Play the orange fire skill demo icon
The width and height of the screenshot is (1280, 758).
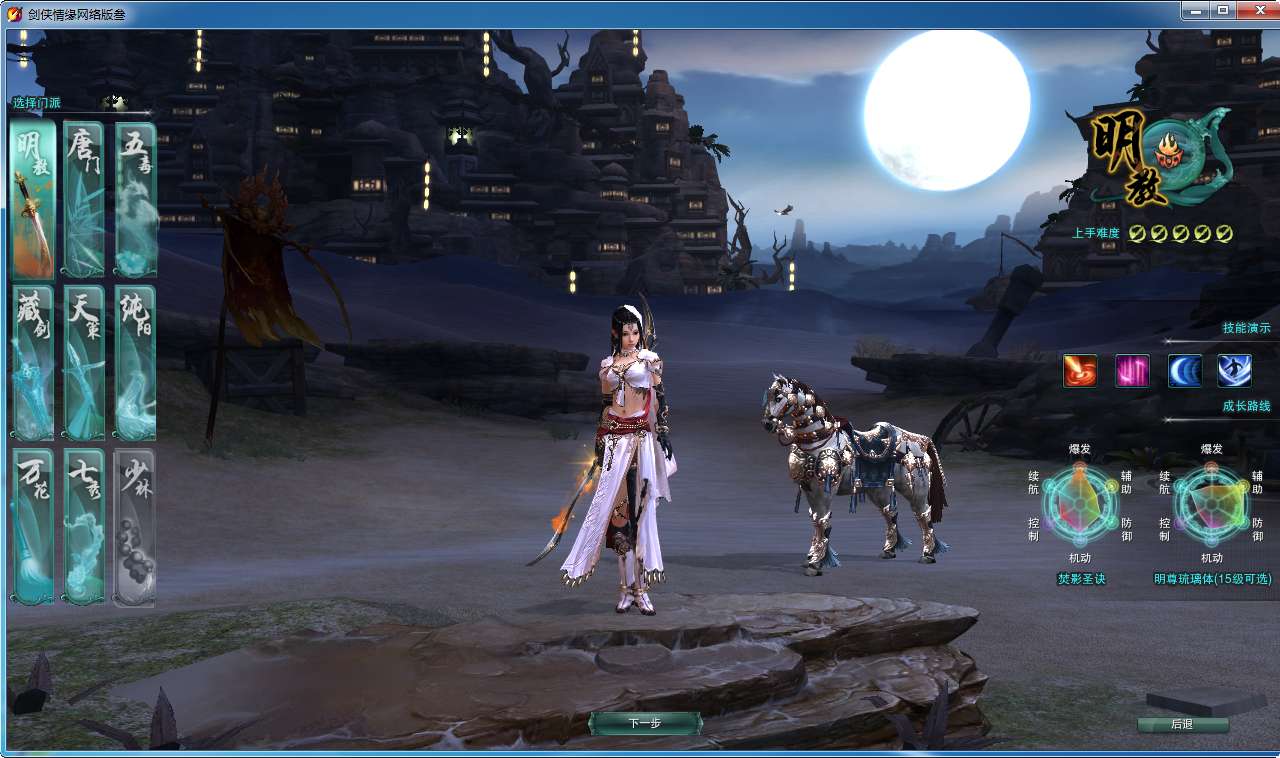pyautogui.click(x=1080, y=371)
